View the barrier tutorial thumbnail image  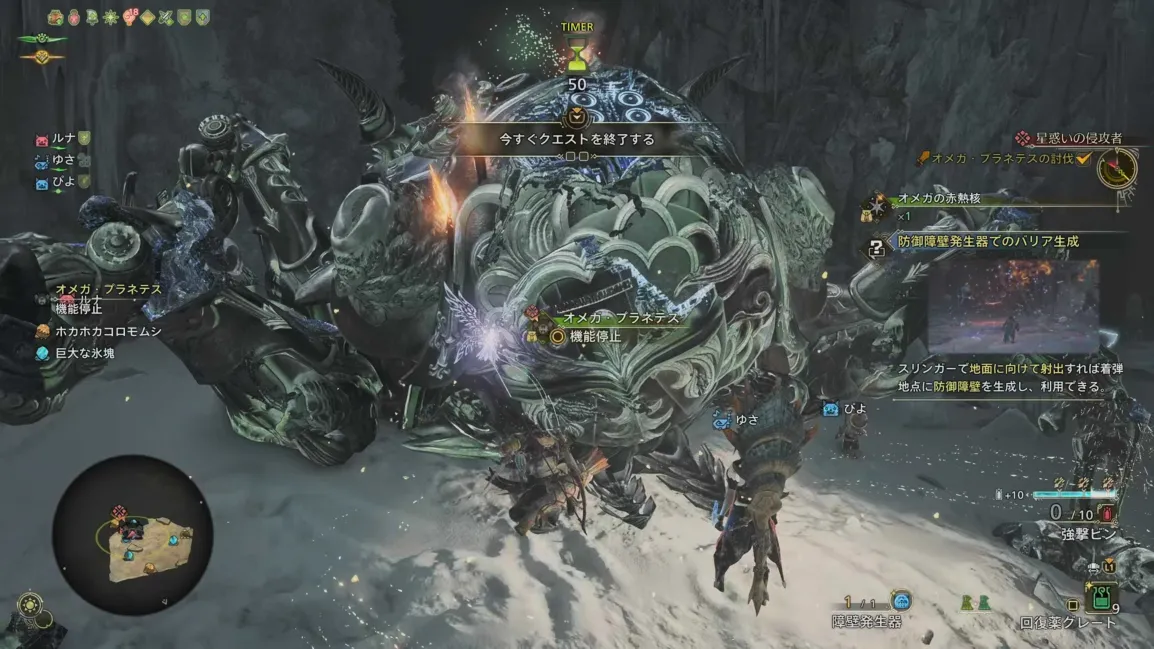coord(1012,307)
